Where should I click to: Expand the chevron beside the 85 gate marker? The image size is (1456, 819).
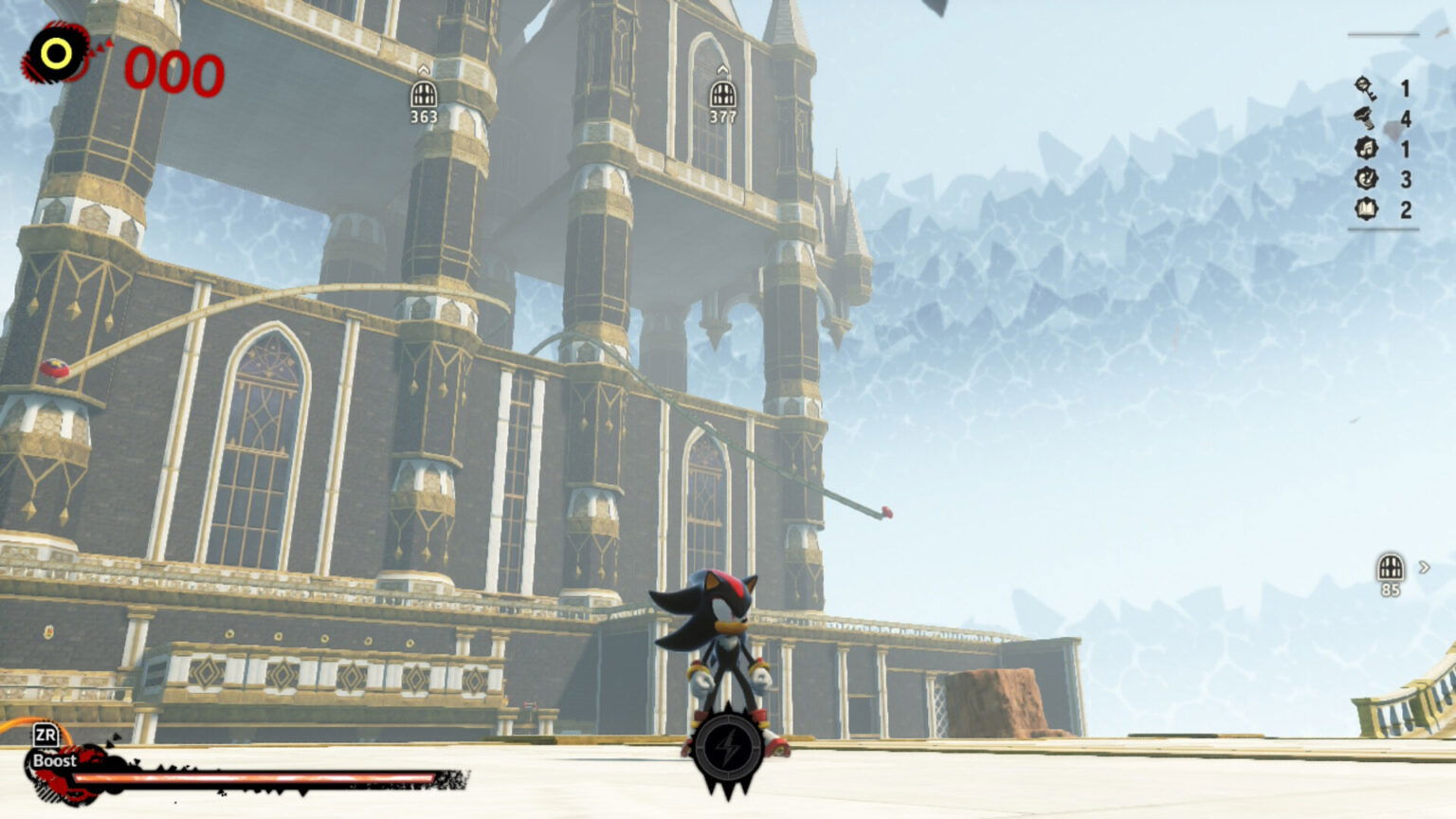point(1425,566)
